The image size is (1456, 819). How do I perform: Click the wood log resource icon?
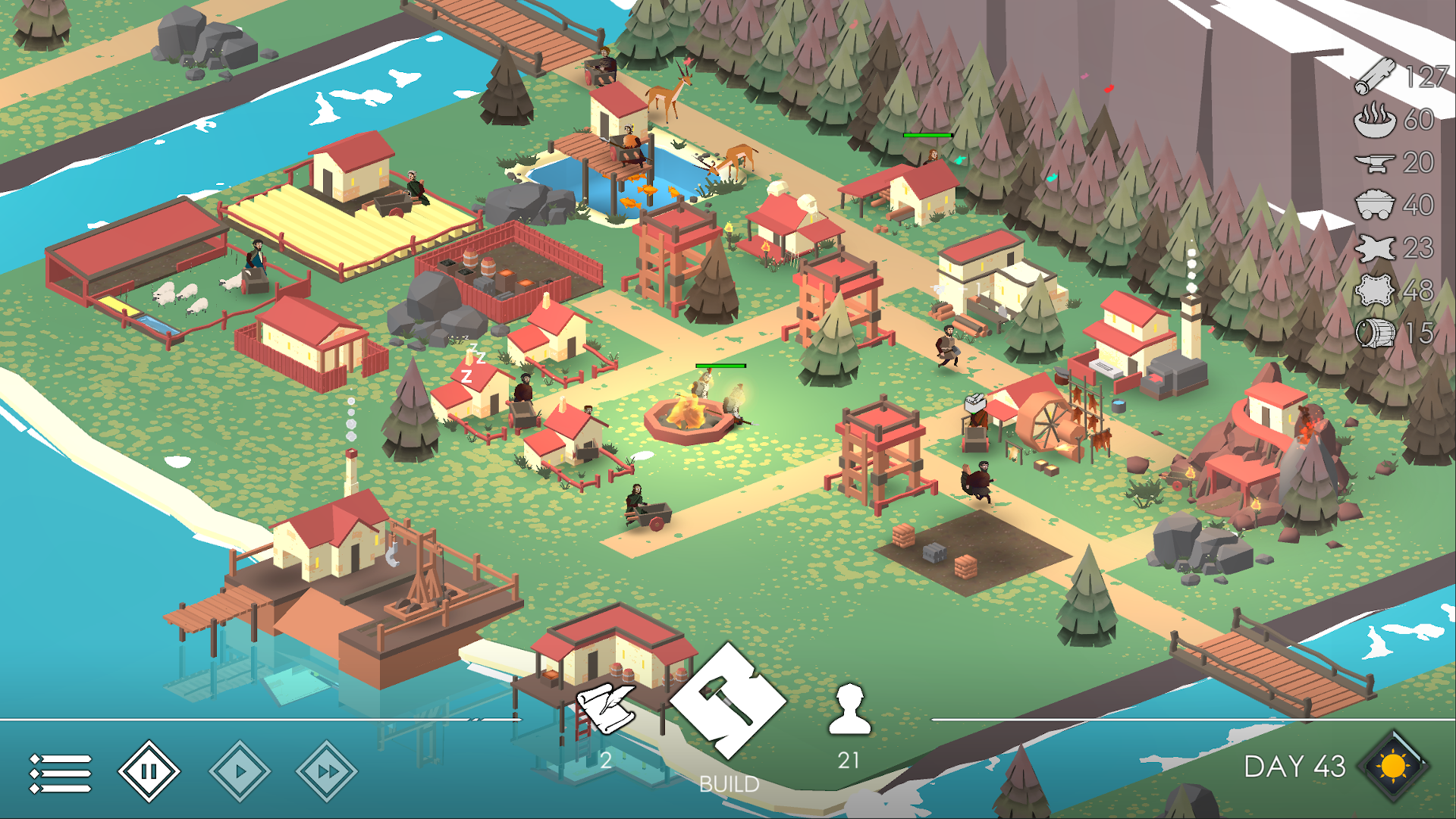1378,74
